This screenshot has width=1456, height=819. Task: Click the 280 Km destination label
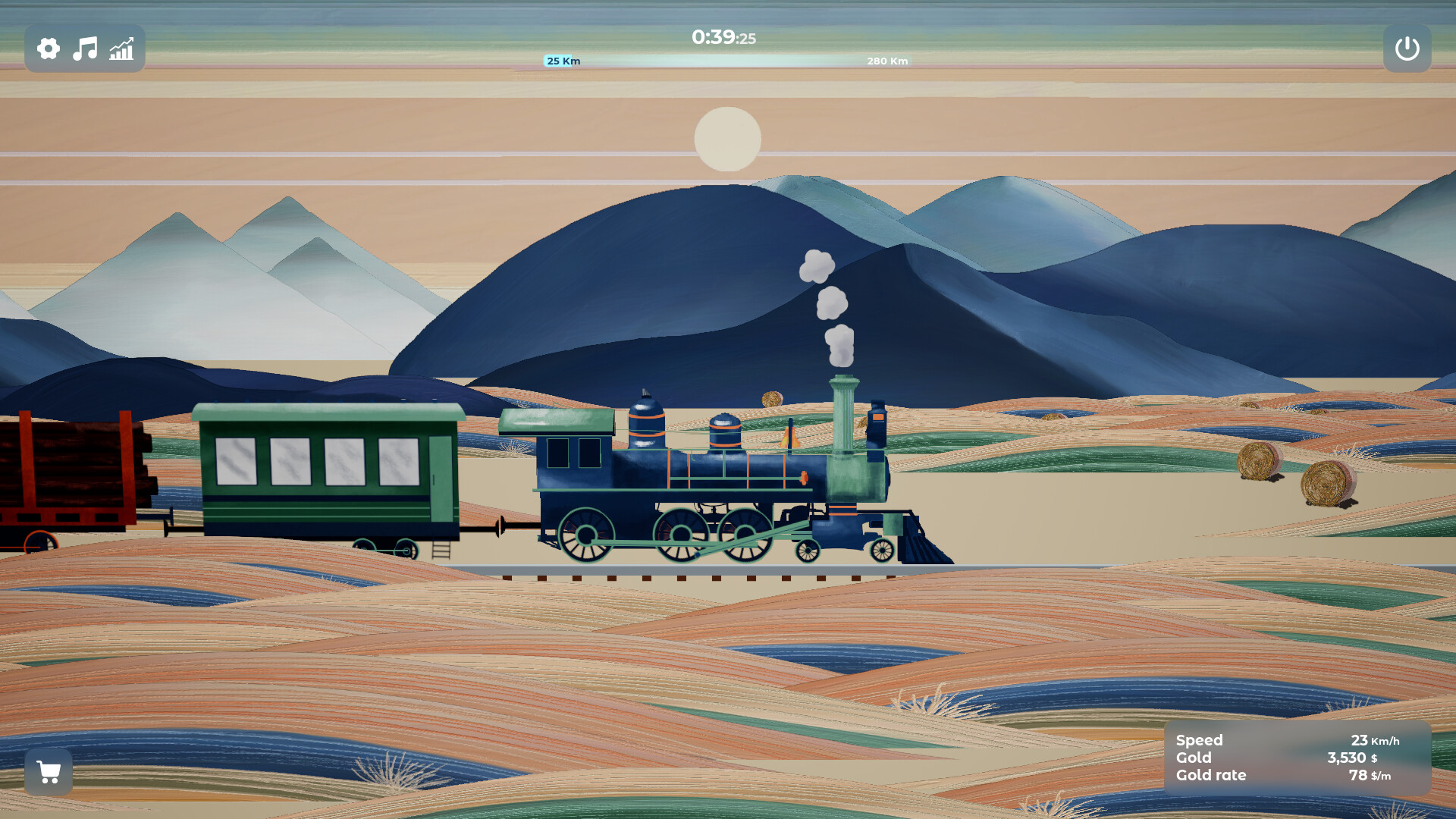click(x=886, y=61)
